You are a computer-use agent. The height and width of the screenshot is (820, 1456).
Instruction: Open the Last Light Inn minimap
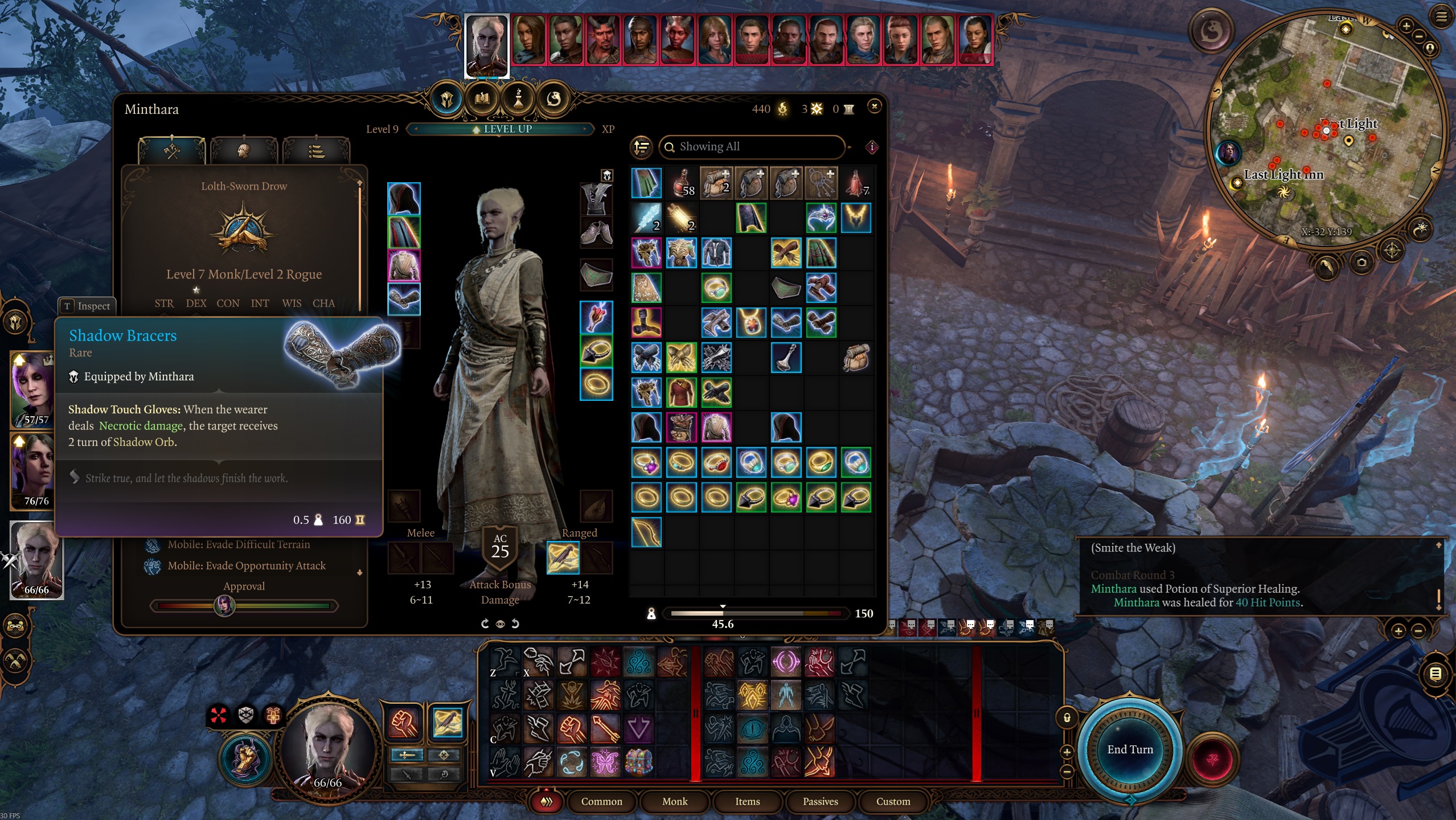[1326, 130]
